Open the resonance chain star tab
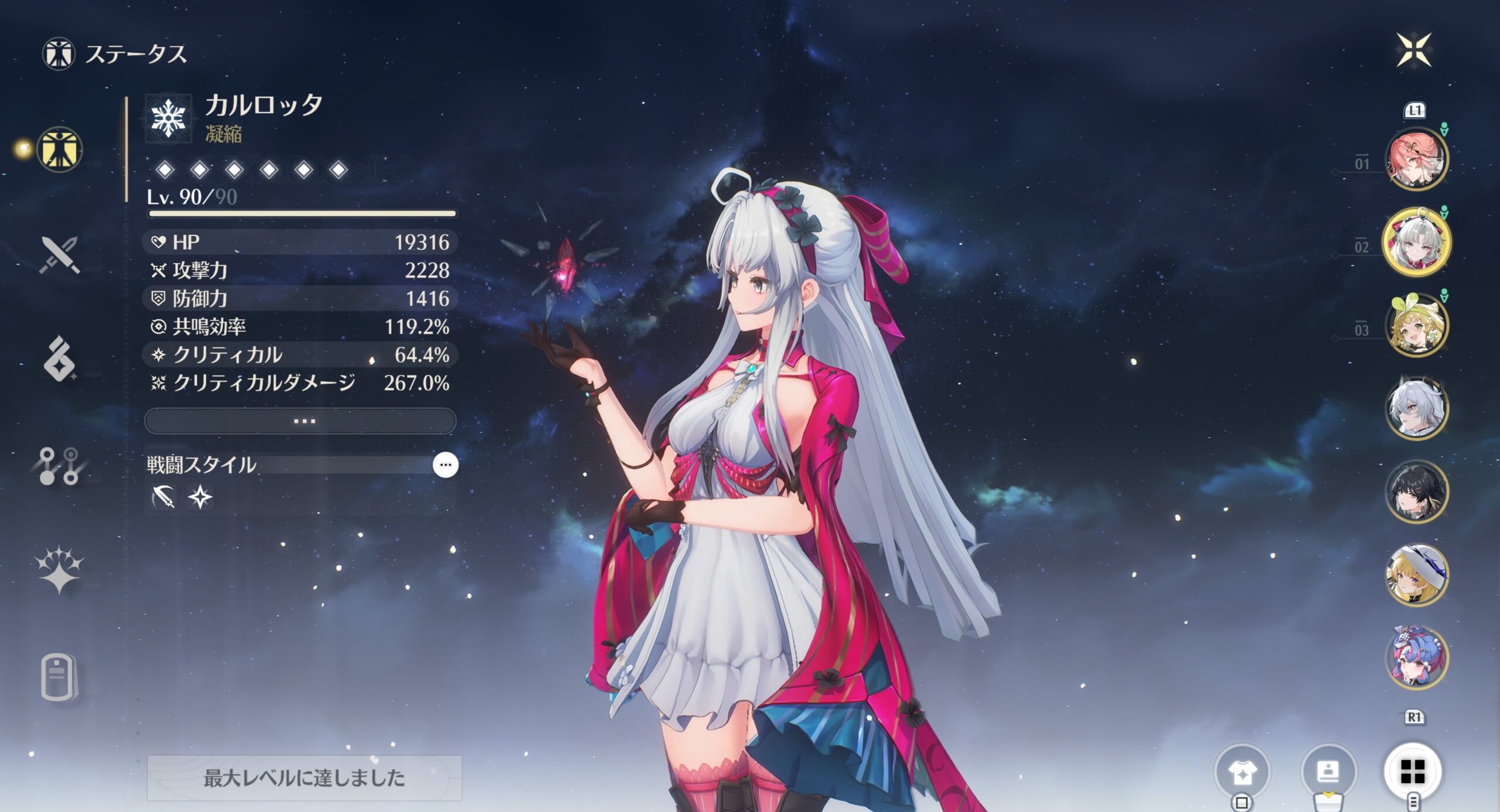The image size is (1500, 812). click(59, 569)
